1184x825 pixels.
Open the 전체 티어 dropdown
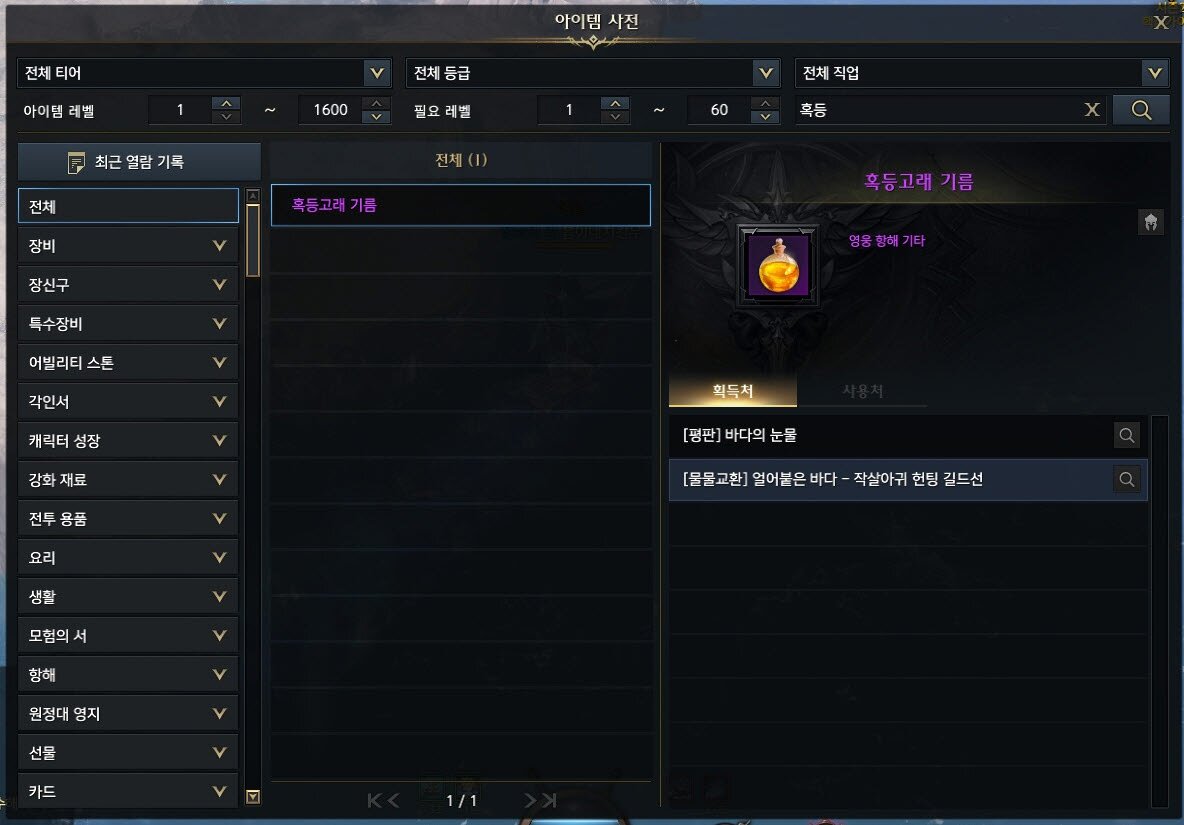[x=377, y=73]
